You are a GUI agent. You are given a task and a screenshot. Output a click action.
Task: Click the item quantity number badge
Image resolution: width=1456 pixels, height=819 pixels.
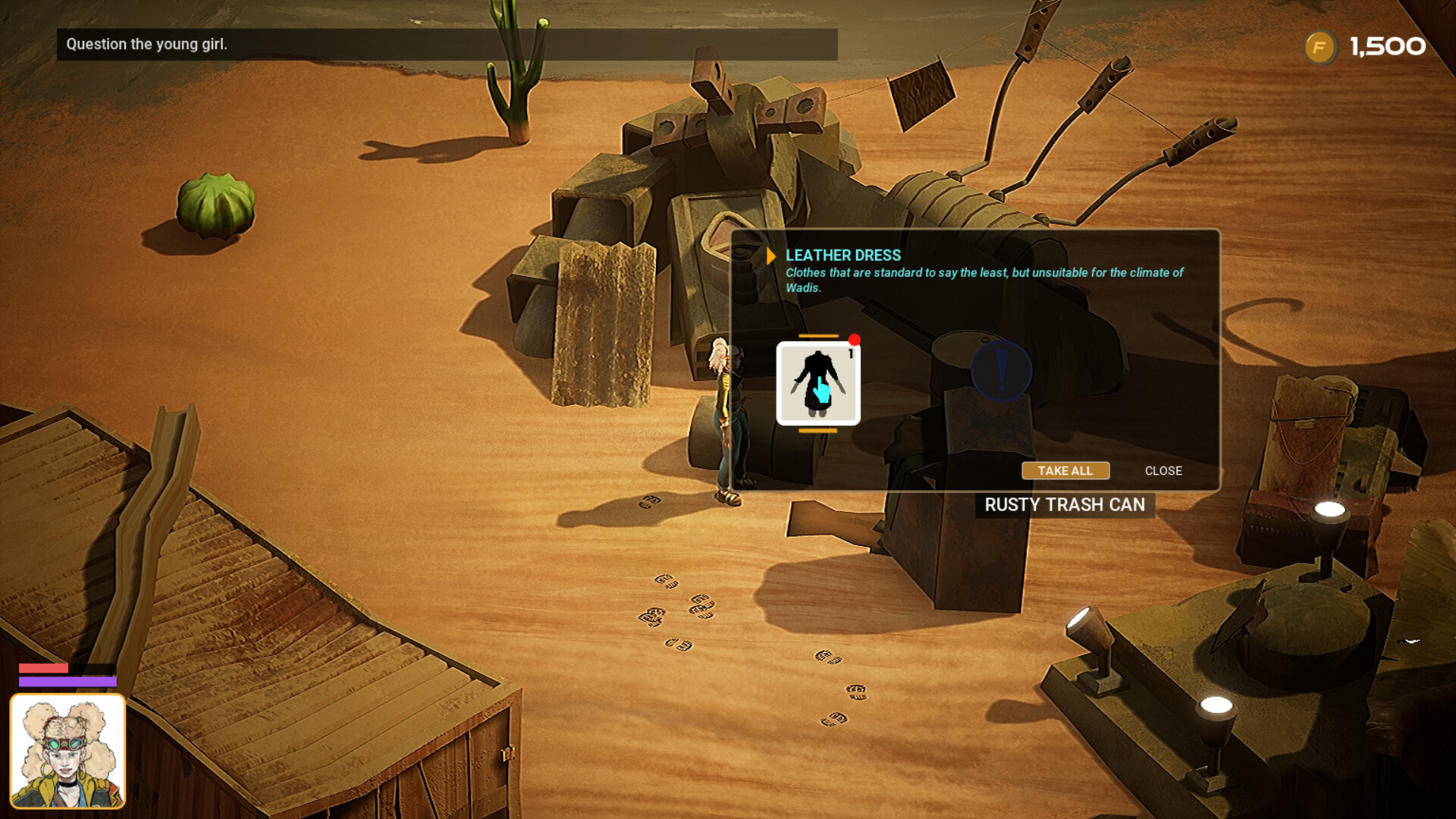click(x=851, y=353)
